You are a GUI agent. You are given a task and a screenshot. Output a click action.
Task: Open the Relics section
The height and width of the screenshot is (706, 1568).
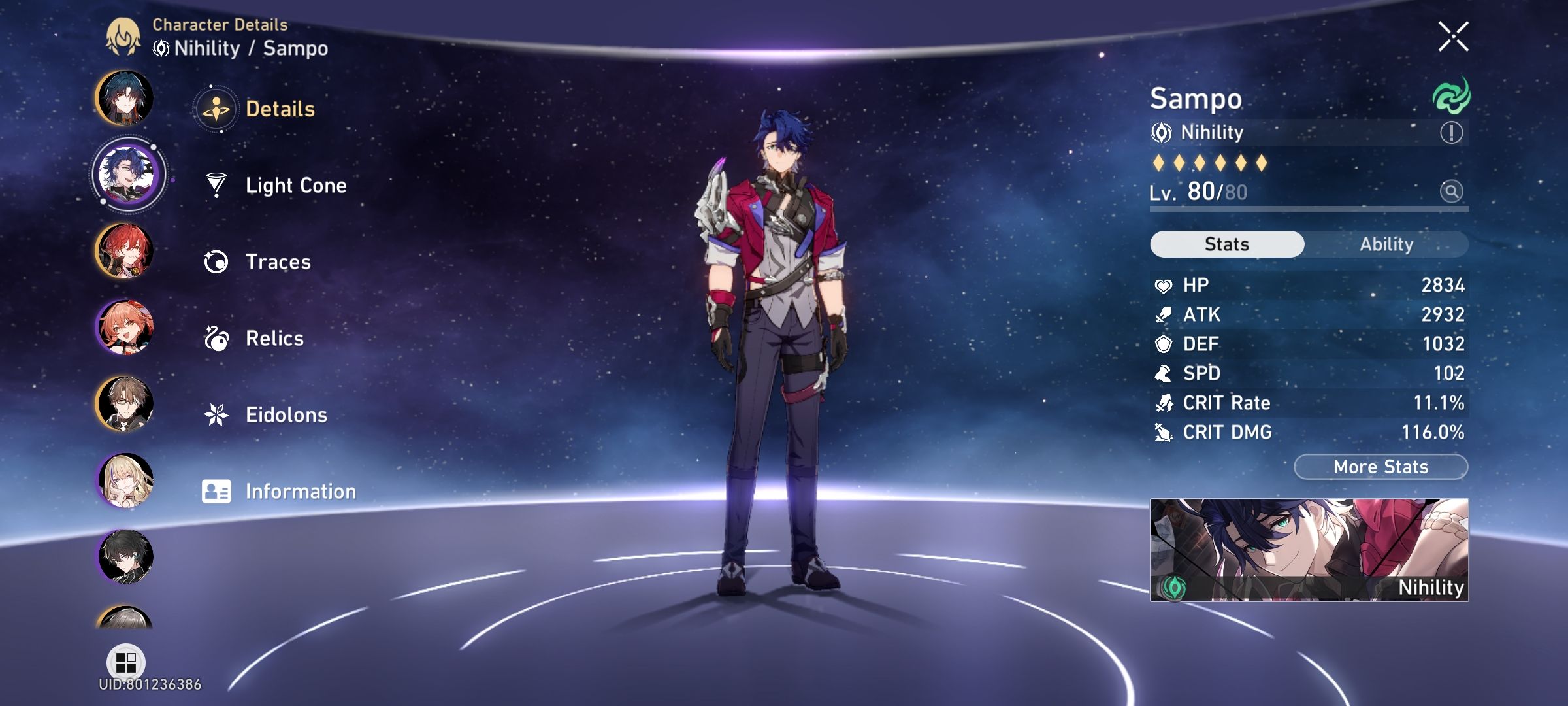[274, 338]
